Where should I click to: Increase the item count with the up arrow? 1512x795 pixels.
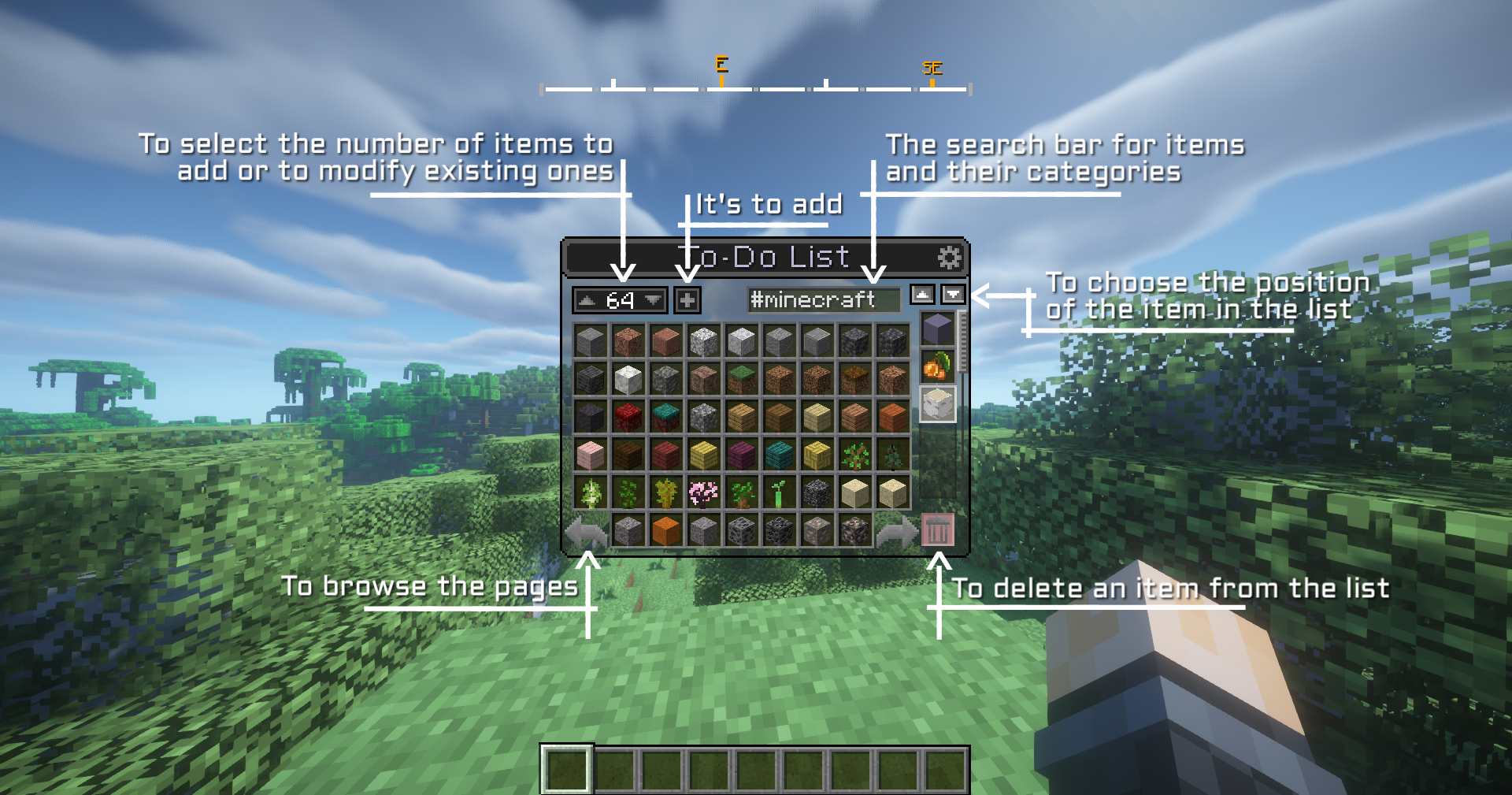pos(587,300)
